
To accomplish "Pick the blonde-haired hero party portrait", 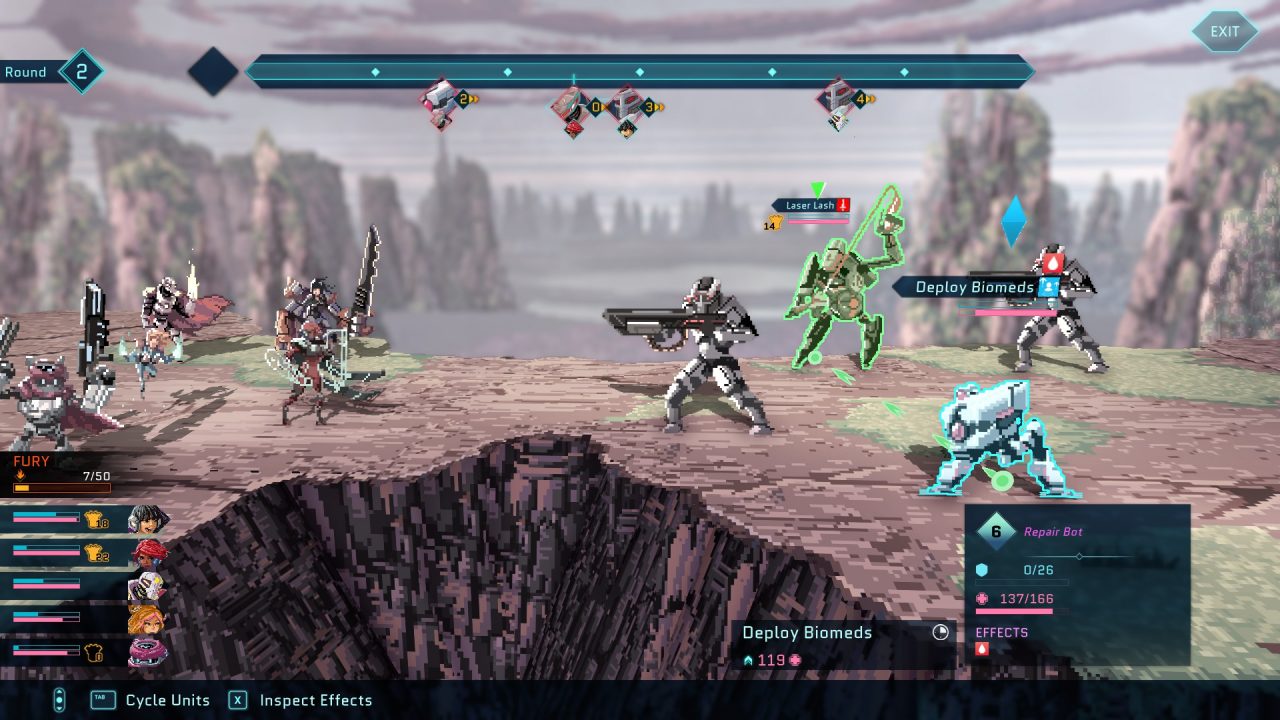I will pyautogui.click(x=146, y=619).
